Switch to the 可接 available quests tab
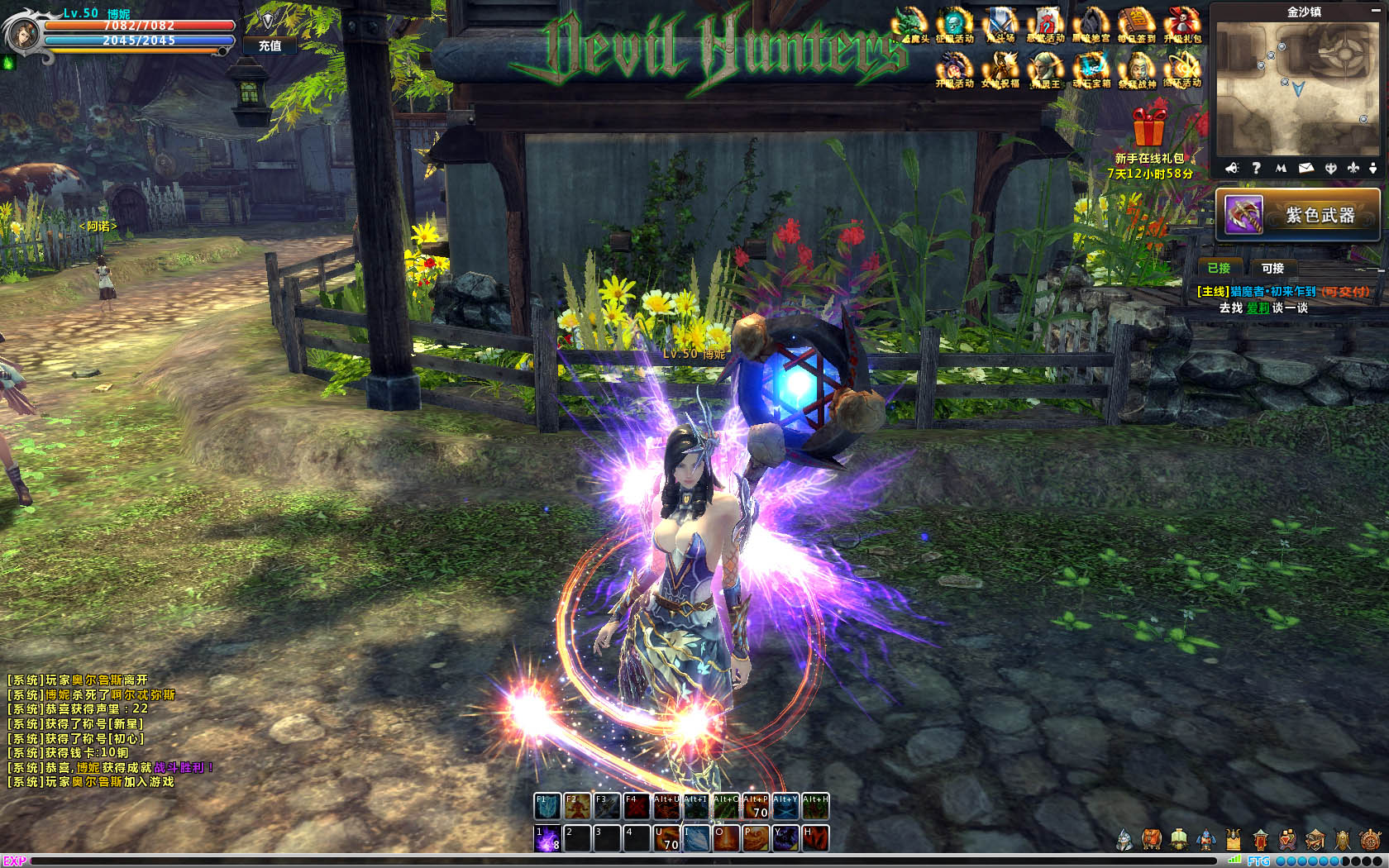Screen dimensions: 1389x868 [1272, 268]
